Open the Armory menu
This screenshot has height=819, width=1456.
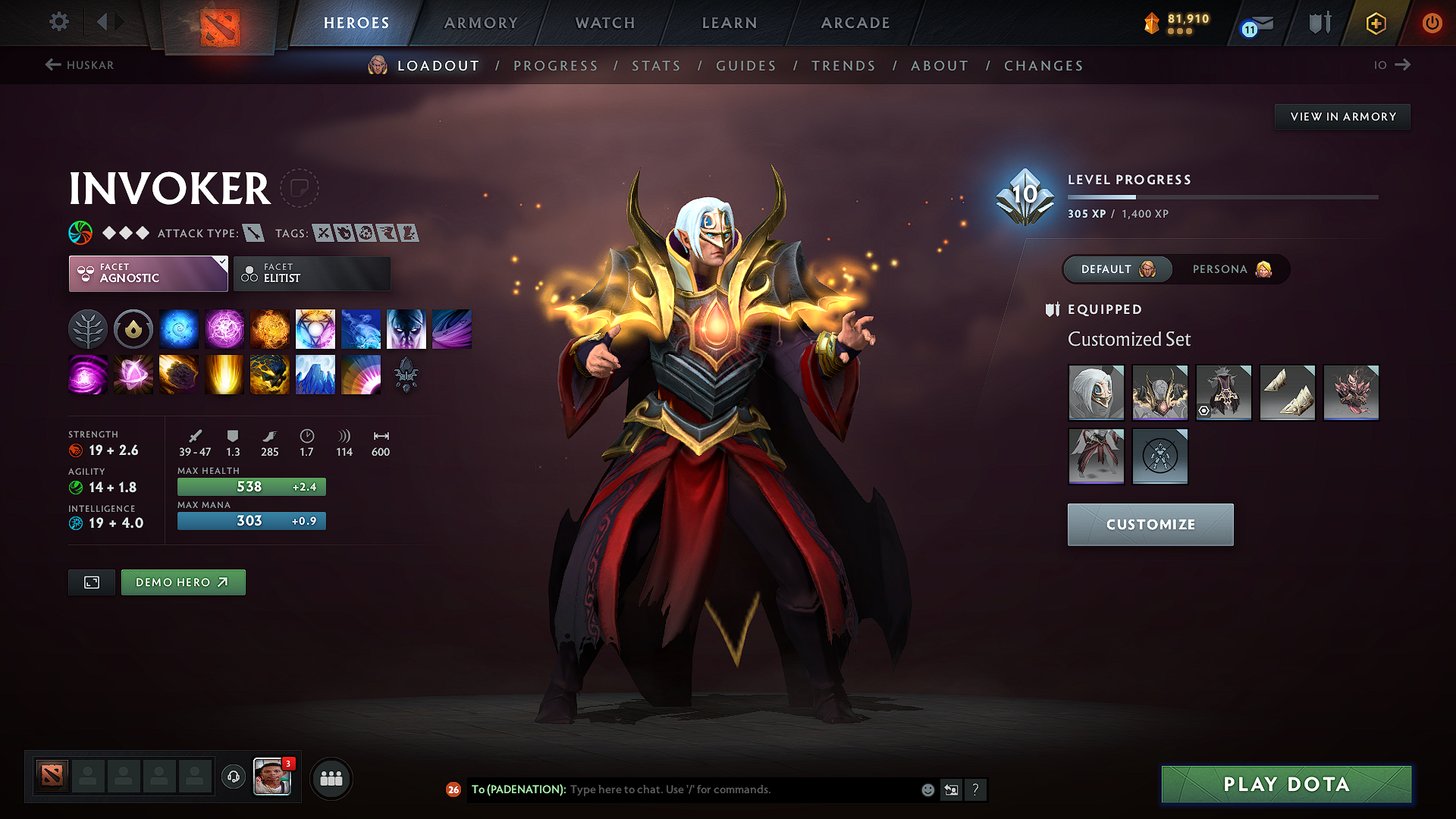point(480,23)
